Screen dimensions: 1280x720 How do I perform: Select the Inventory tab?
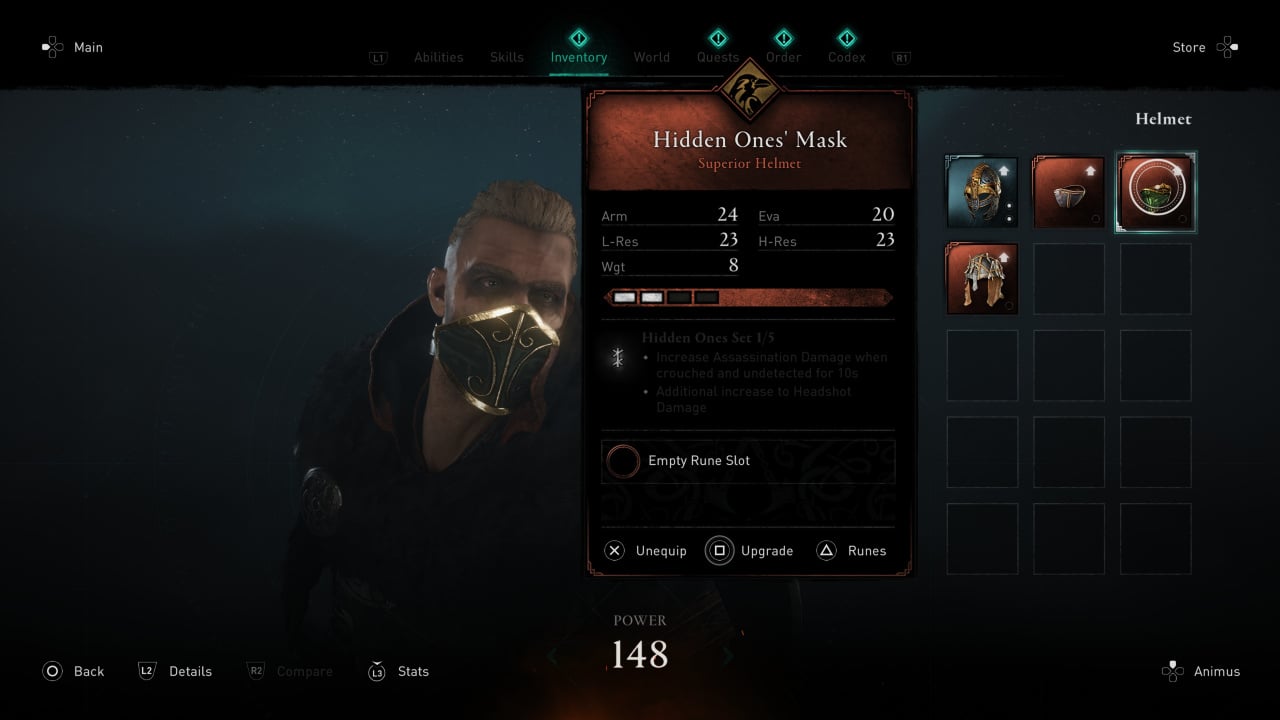click(578, 57)
